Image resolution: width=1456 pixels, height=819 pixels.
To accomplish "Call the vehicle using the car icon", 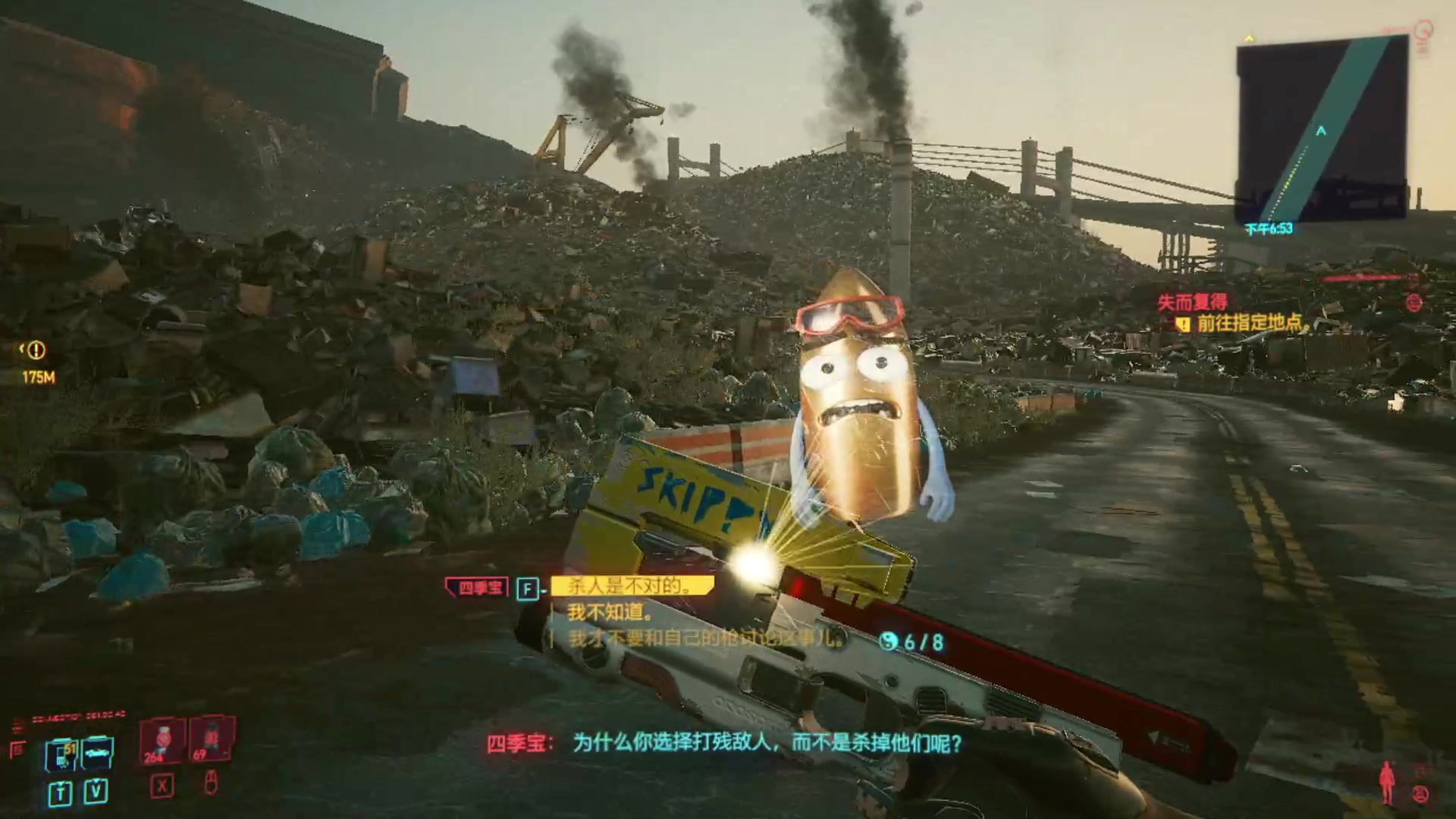I will pyautogui.click(x=97, y=752).
